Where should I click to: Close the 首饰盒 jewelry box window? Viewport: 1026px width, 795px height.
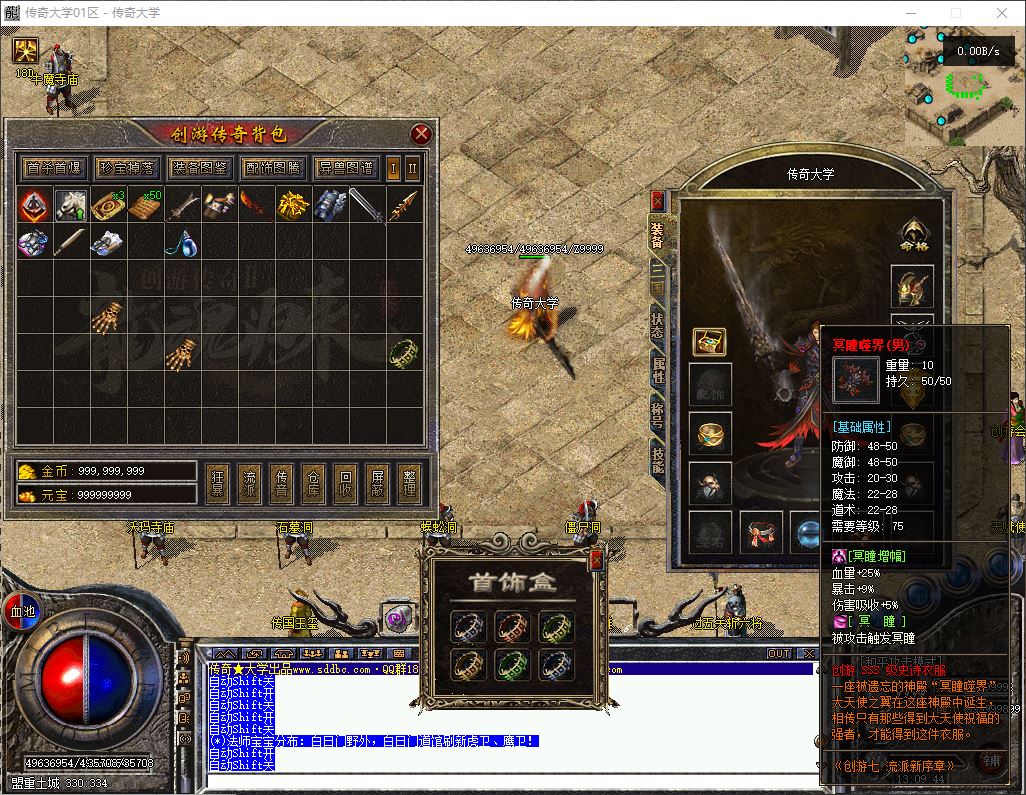click(596, 560)
